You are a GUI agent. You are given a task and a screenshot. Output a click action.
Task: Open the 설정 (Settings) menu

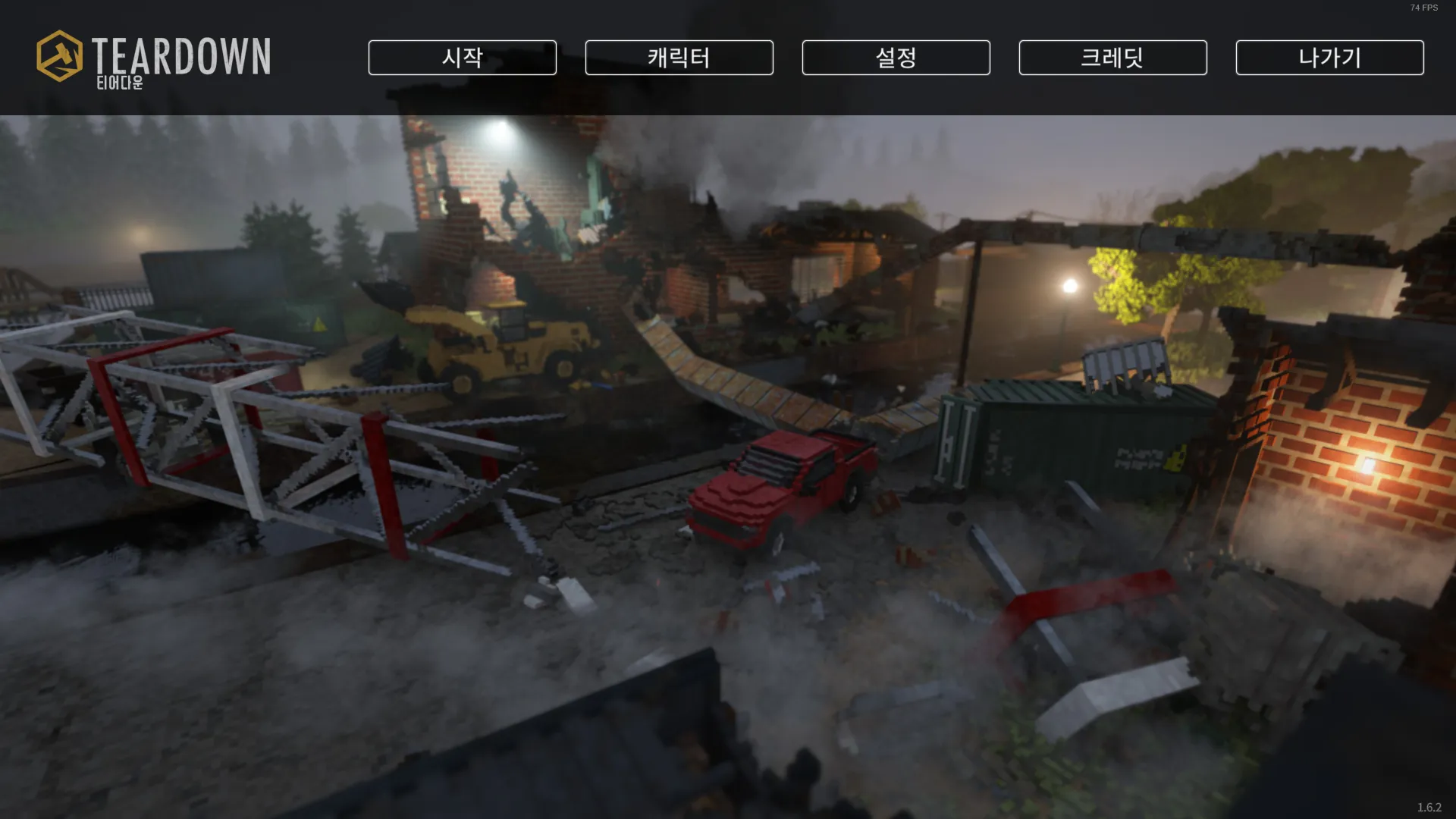[x=896, y=58]
